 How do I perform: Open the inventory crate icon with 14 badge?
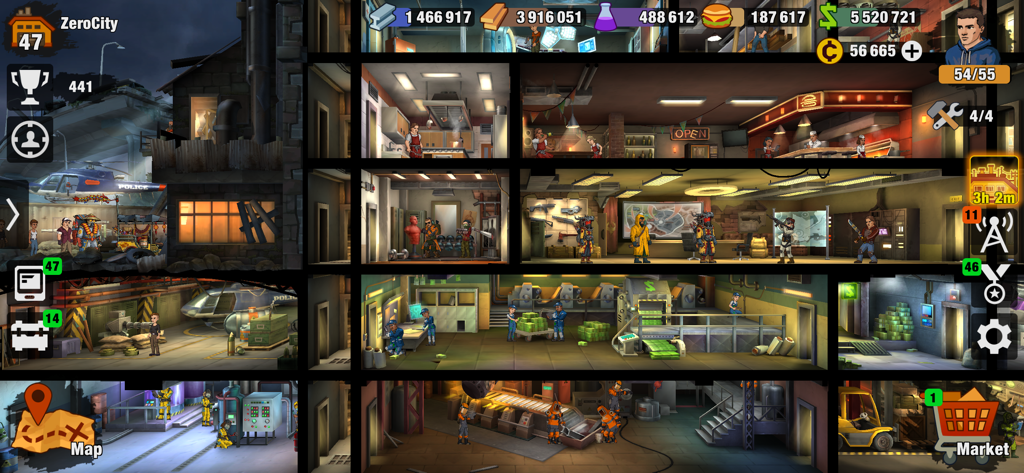(x=30, y=336)
